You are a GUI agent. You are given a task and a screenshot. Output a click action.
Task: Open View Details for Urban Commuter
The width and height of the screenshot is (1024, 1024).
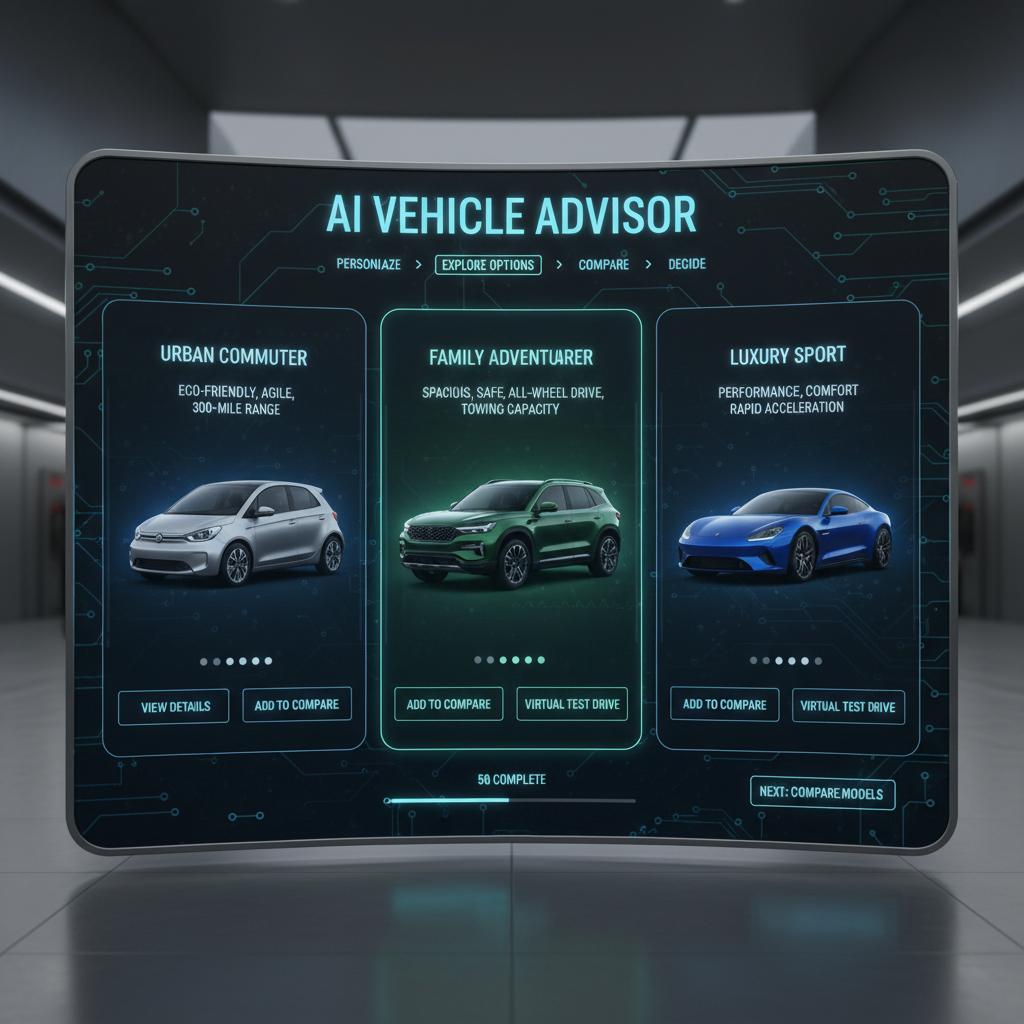click(x=175, y=706)
